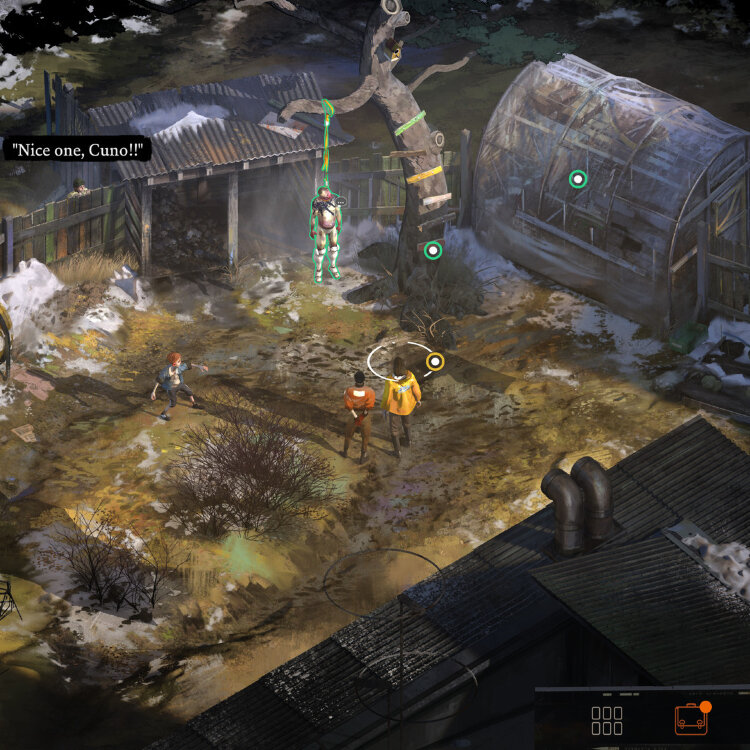This screenshot has width=750, height=750.
Task: Click the green interaction orb at the tree base
Action: coord(433,250)
